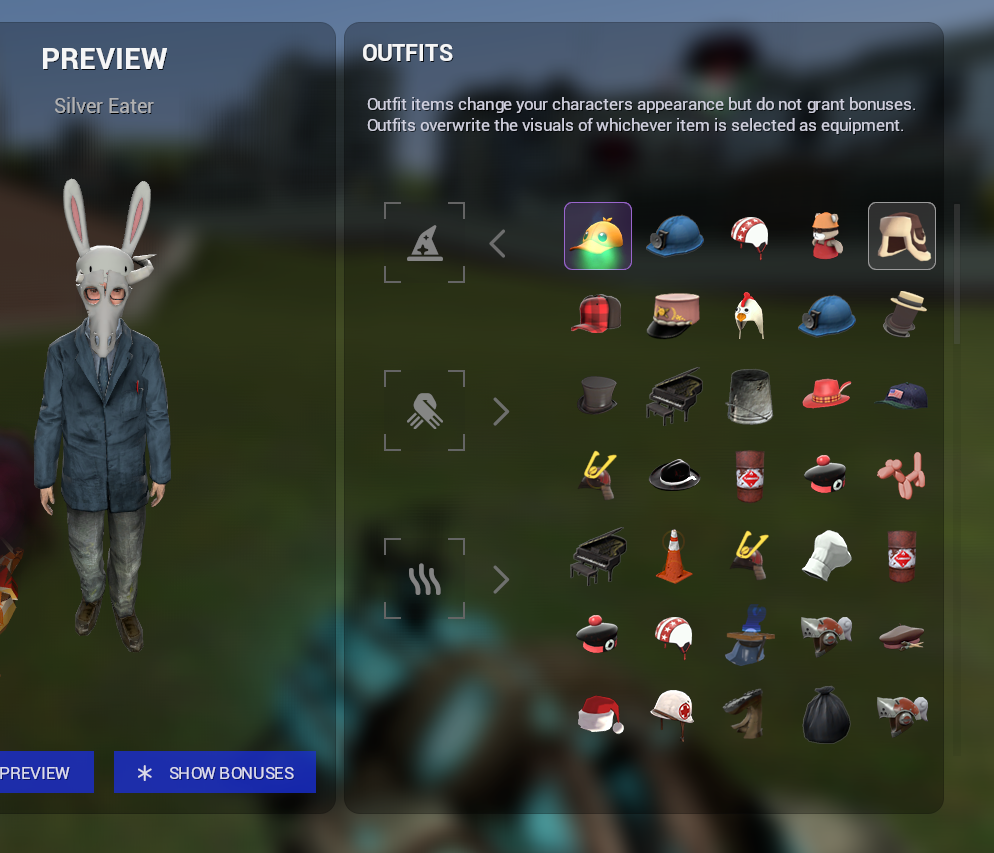Click the Show Bonuses button
This screenshot has width=994, height=853.
[x=215, y=773]
